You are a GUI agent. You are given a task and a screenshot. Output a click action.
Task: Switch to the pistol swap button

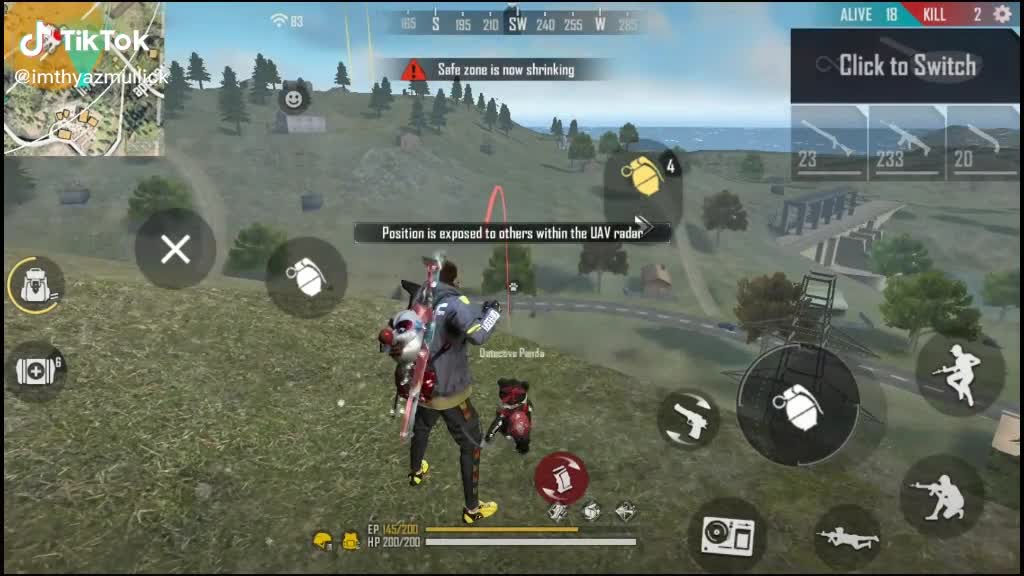pyautogui.click(x=689, y=419)
